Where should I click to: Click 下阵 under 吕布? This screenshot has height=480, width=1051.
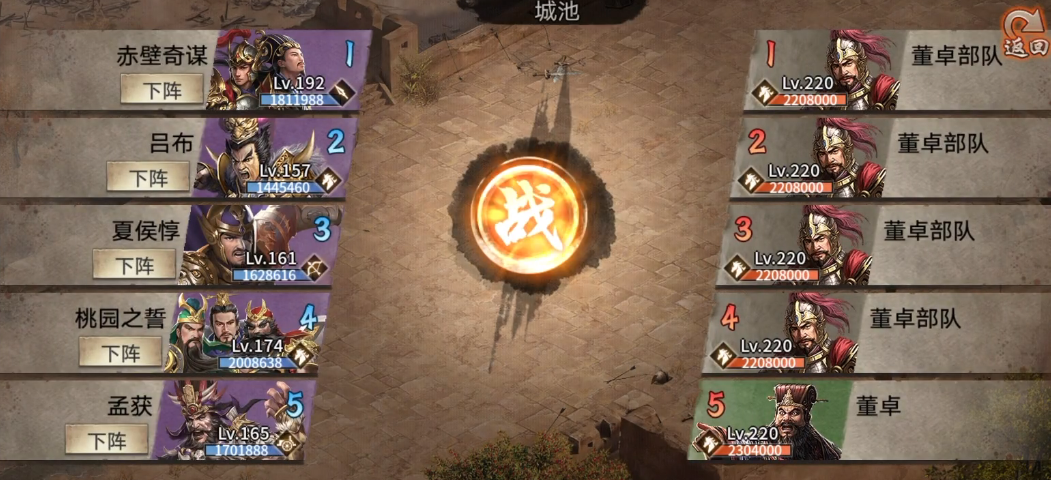pyautogui.click(x=148, y=178)
